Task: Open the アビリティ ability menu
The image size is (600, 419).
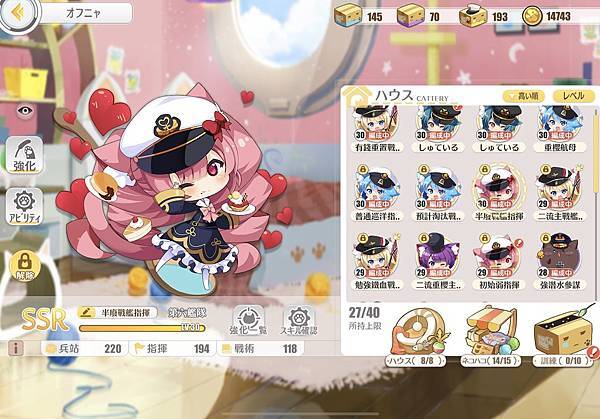Action: (23, 207)
